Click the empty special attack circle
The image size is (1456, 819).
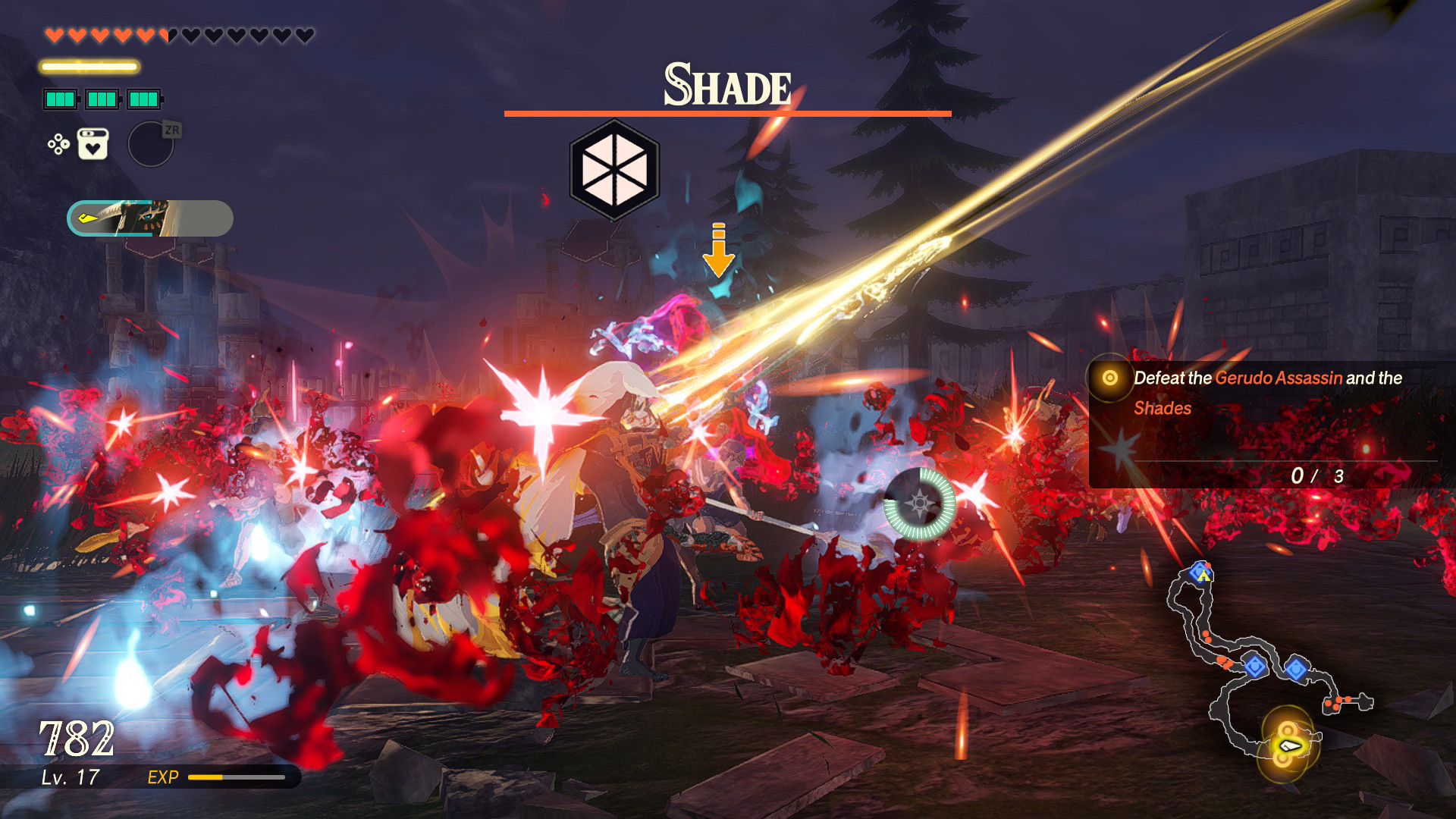point(150,144)
